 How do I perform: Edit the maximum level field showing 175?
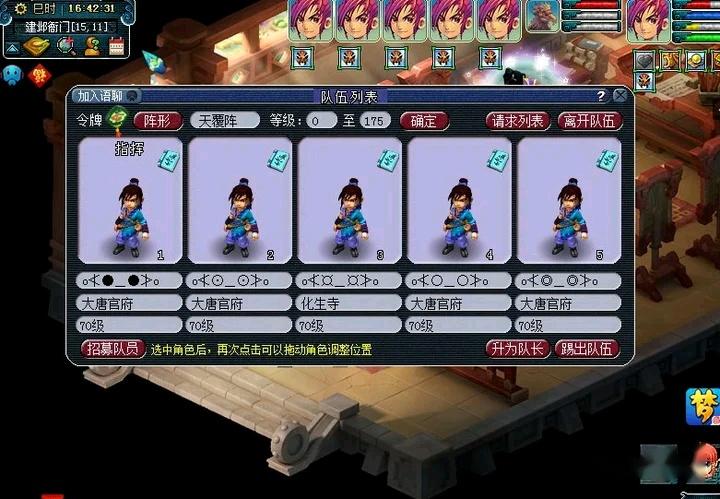(x=375, y=121)
